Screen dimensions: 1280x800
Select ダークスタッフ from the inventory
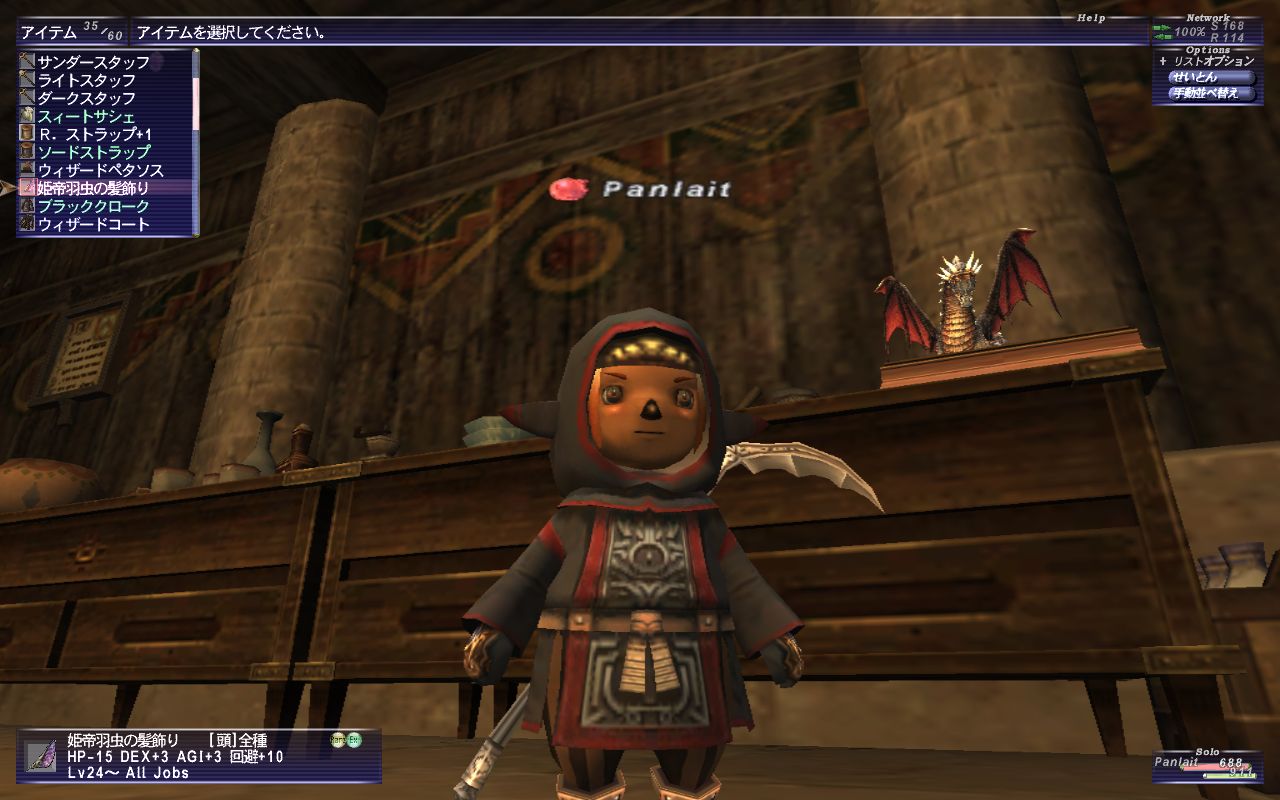point(86,98)
